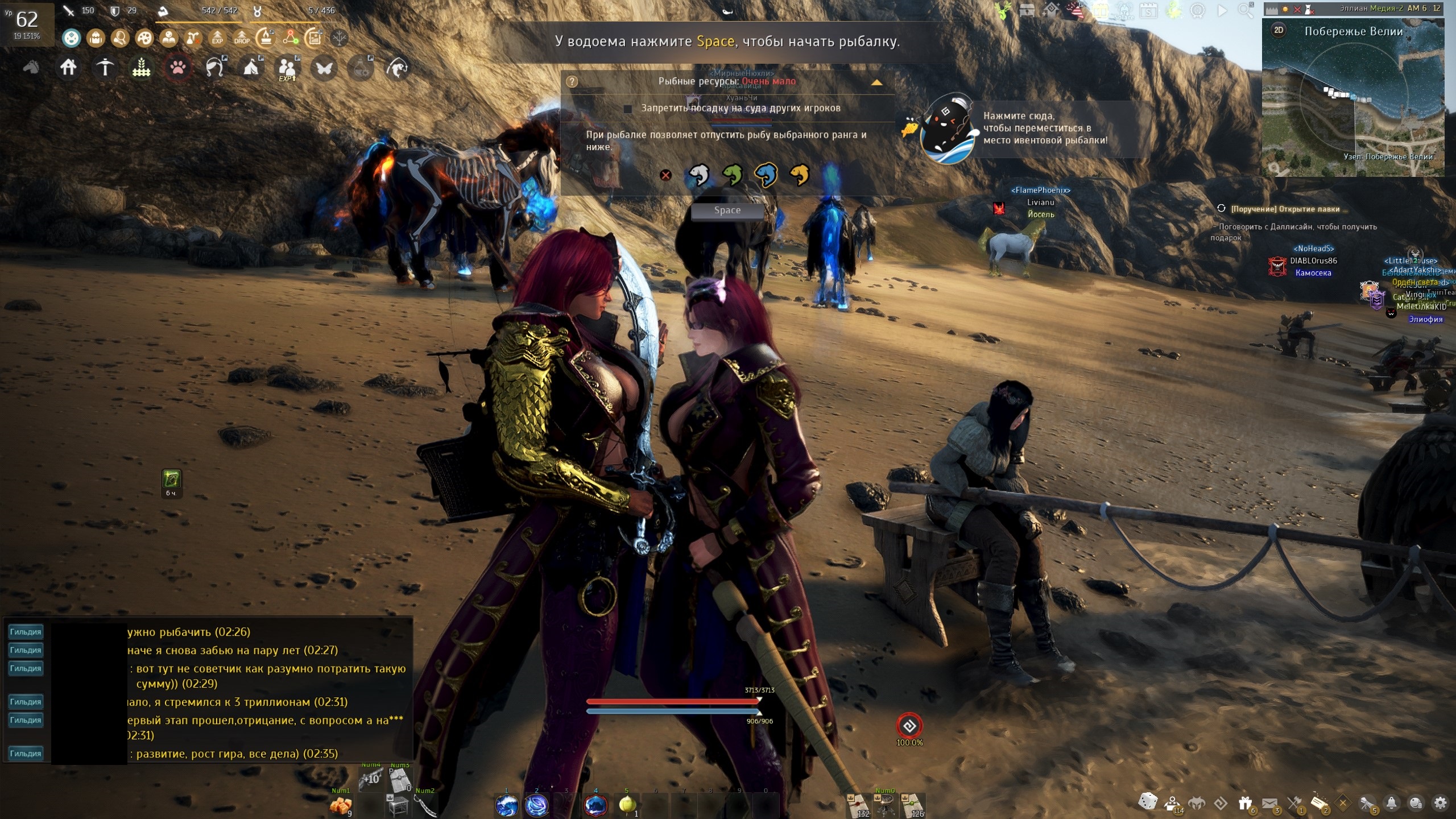Image resolution: width=1456 pixels, height=819 pixels.
Task: Open the garden fence farming icon
Action: tap(141, 68)
